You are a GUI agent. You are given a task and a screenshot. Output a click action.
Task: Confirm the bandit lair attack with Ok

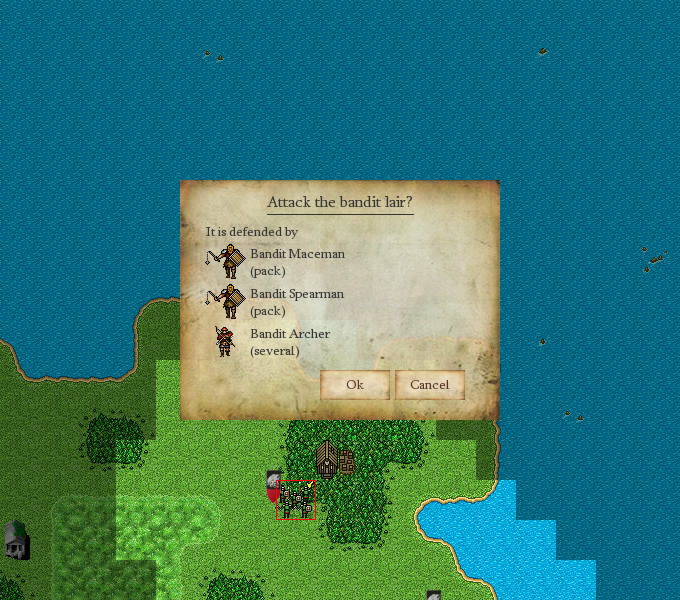[354, 385]
